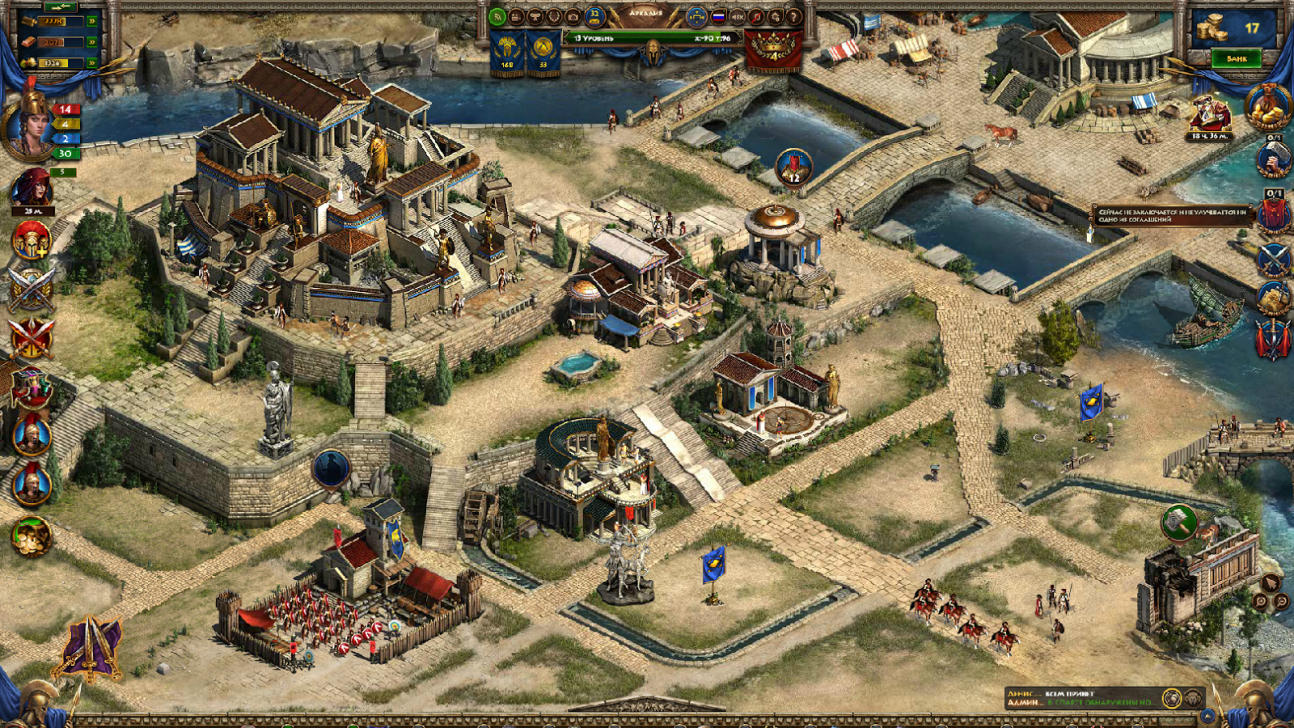This screenshot has width=1294, height=728.
Task: Select the red-hooded advisor portrait
Action: [31, 189]
